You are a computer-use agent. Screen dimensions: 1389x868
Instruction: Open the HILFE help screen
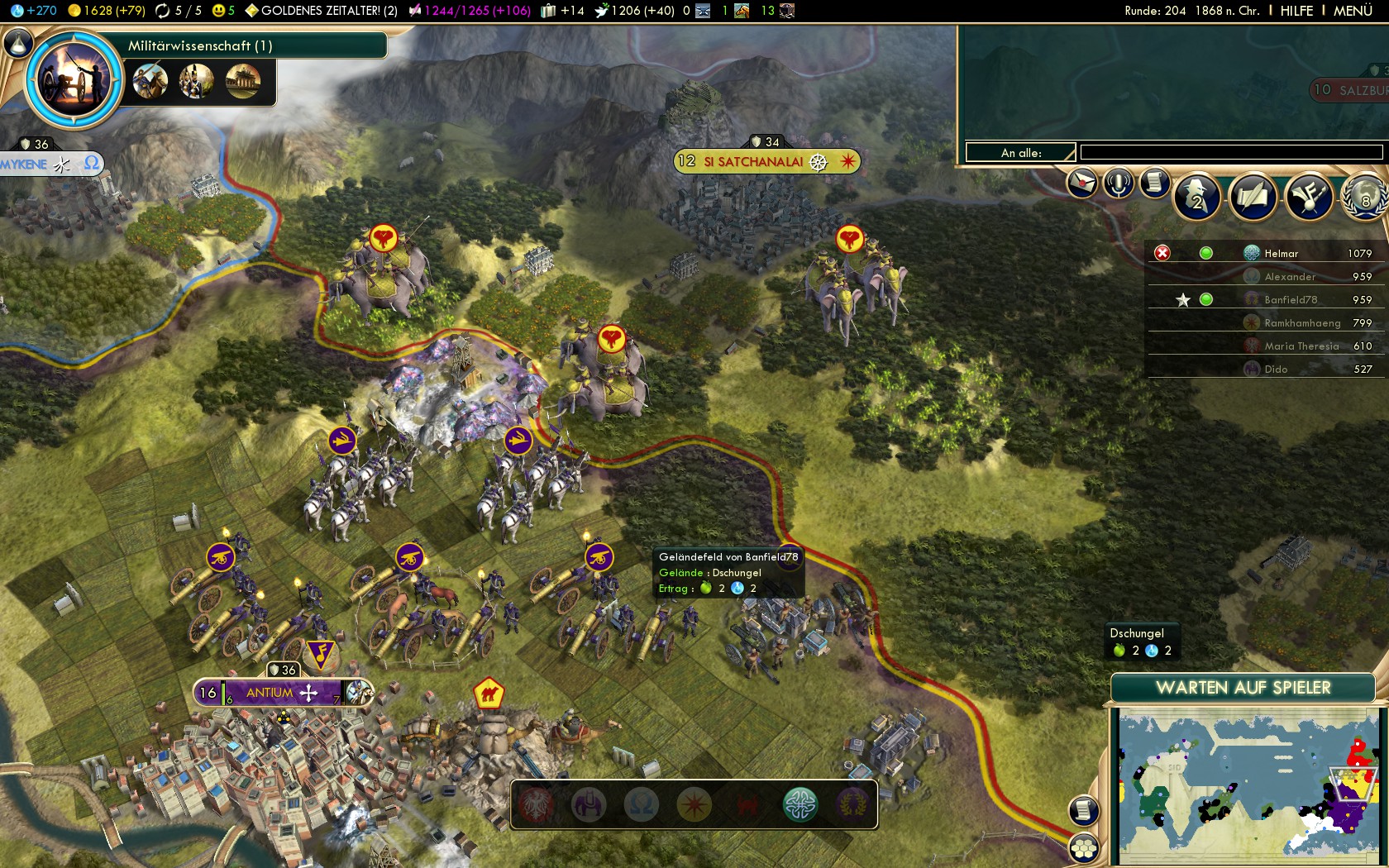click(x=1296, y=11)
